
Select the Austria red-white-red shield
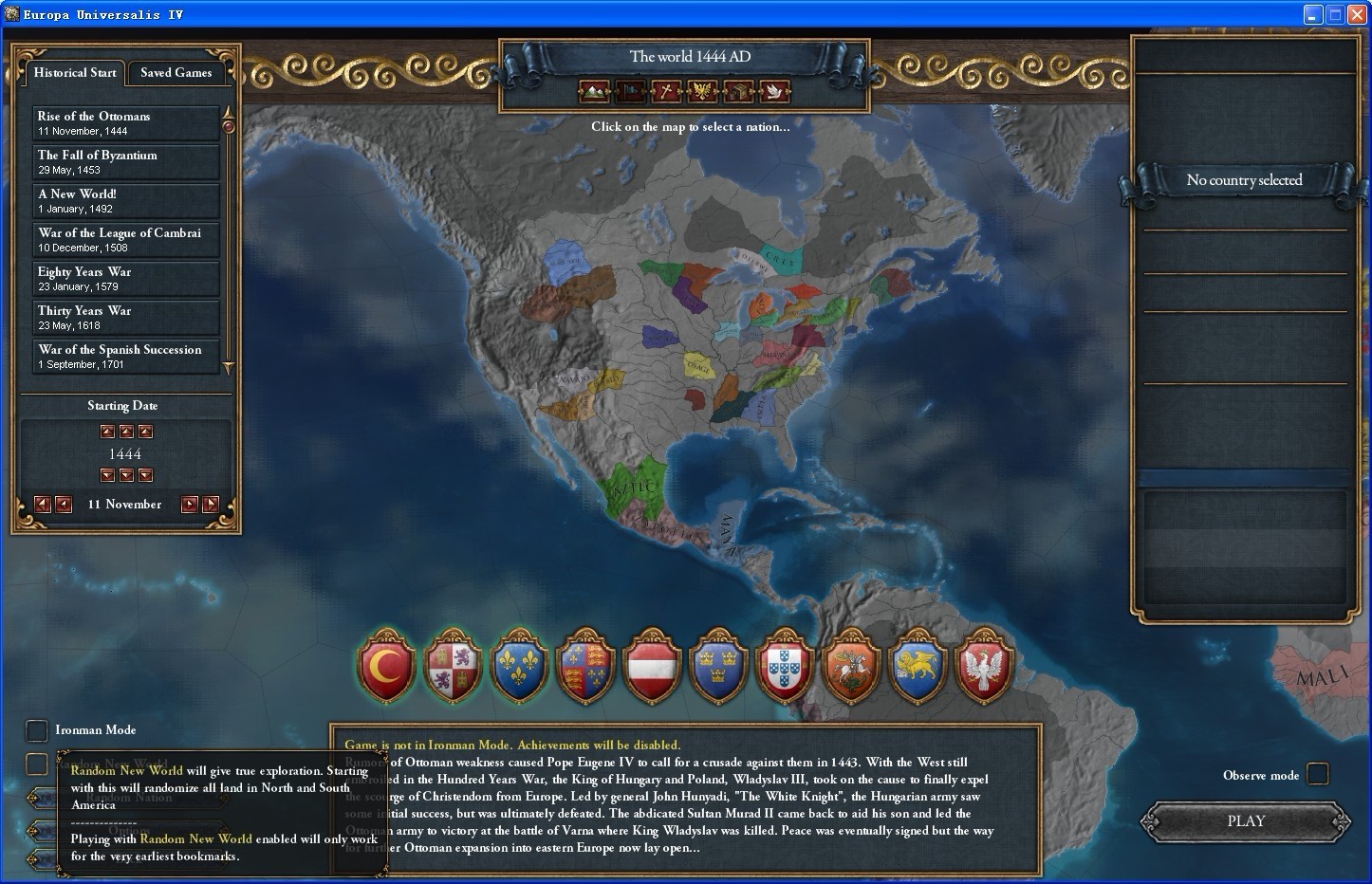[x=652, y=666]
